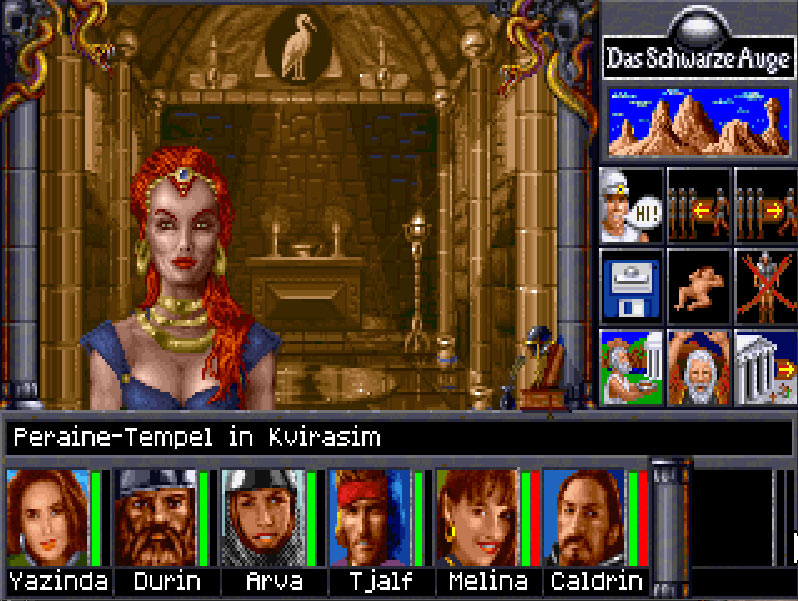Select Tjalf's portrait
Viewport: 798px width, 601px height.
pos(370,518)
